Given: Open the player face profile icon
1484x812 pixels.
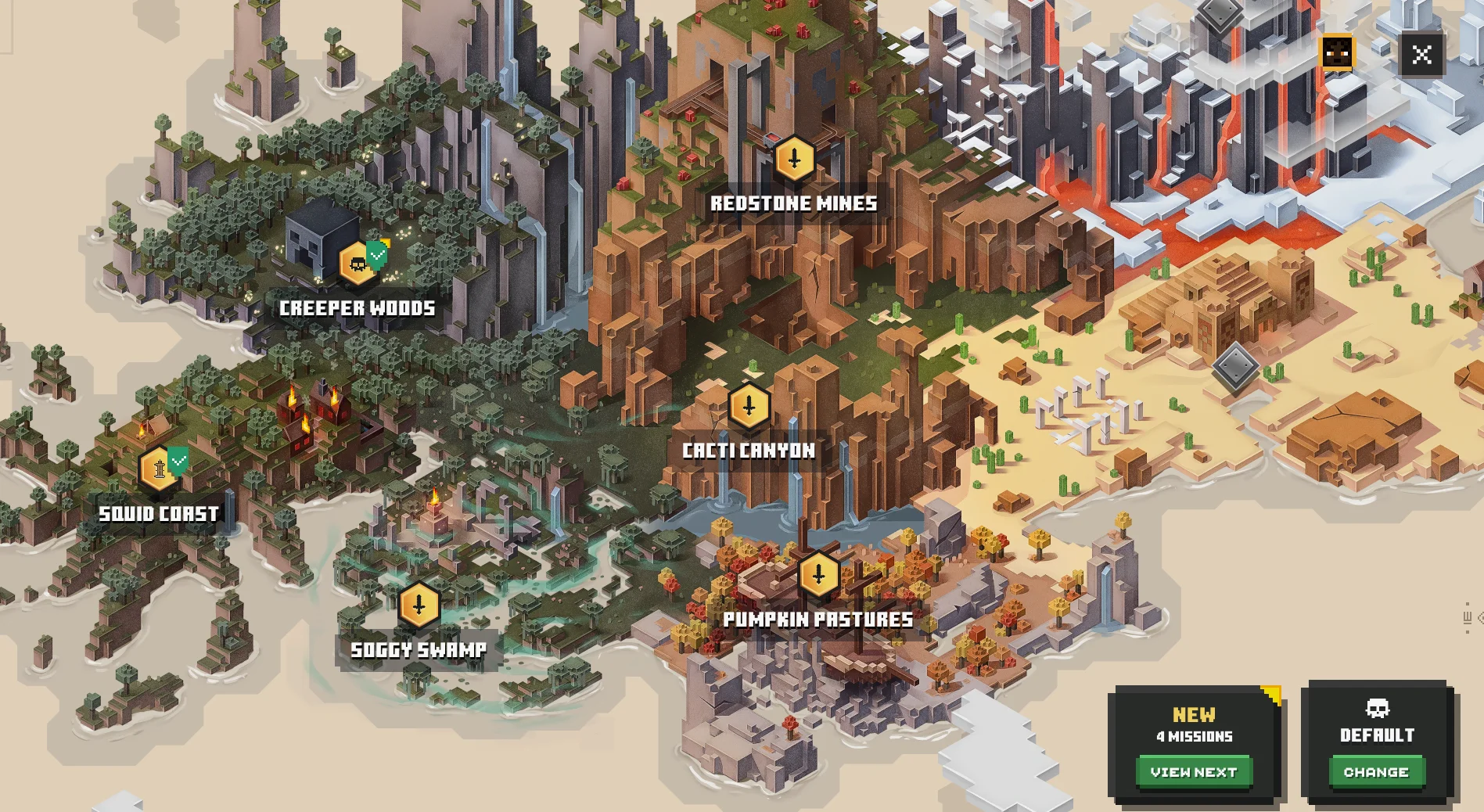Looking at the screenshot, I should (x=1337, y=53).
